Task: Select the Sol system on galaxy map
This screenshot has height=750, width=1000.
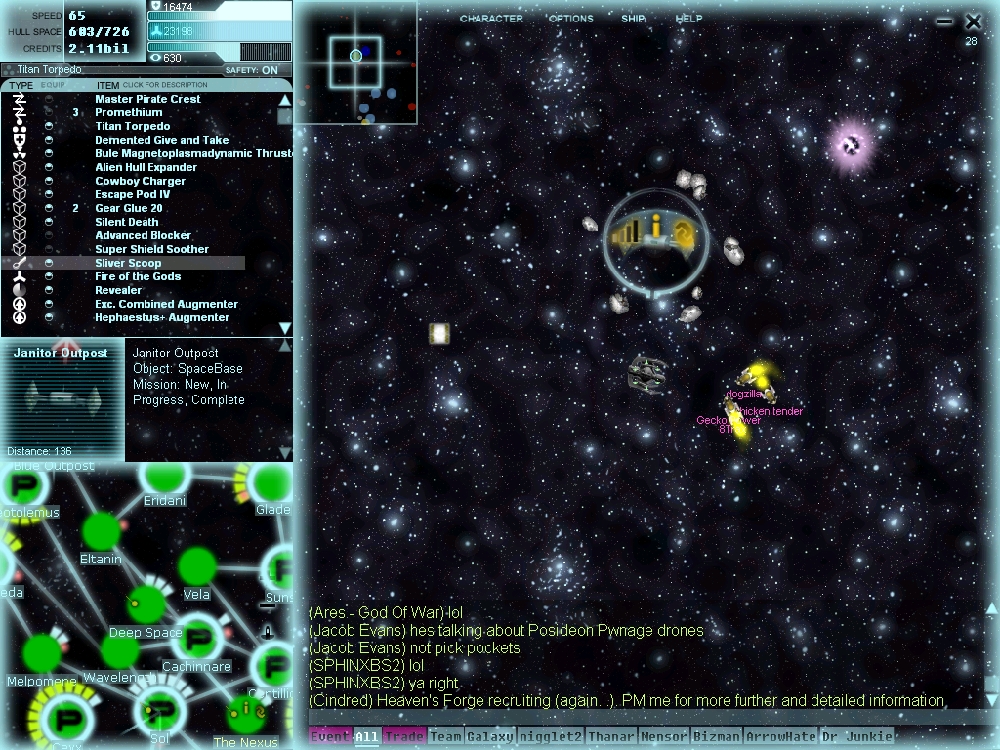Action: coord(159,710)
